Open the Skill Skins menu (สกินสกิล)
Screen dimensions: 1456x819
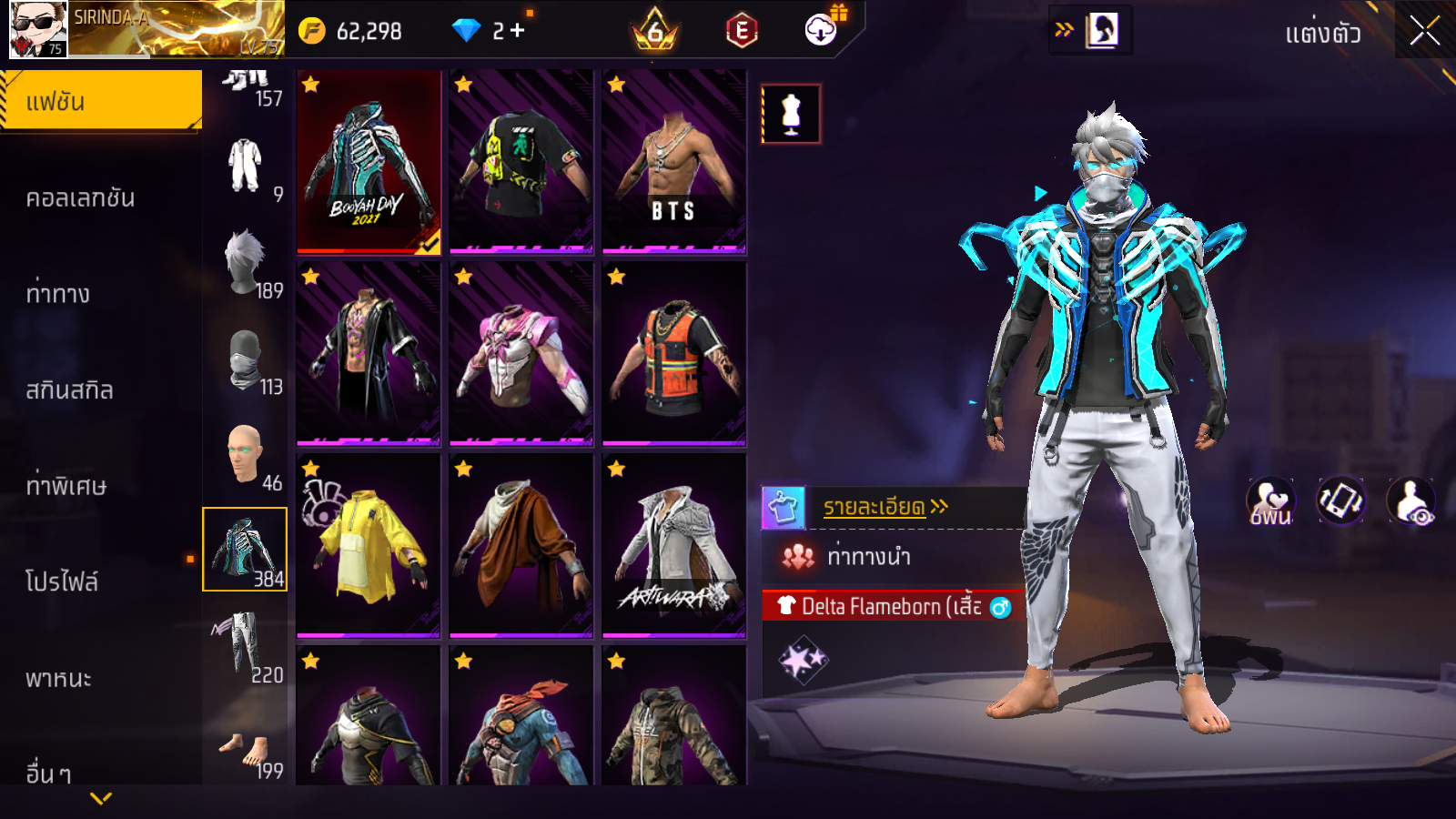[70, 390]
